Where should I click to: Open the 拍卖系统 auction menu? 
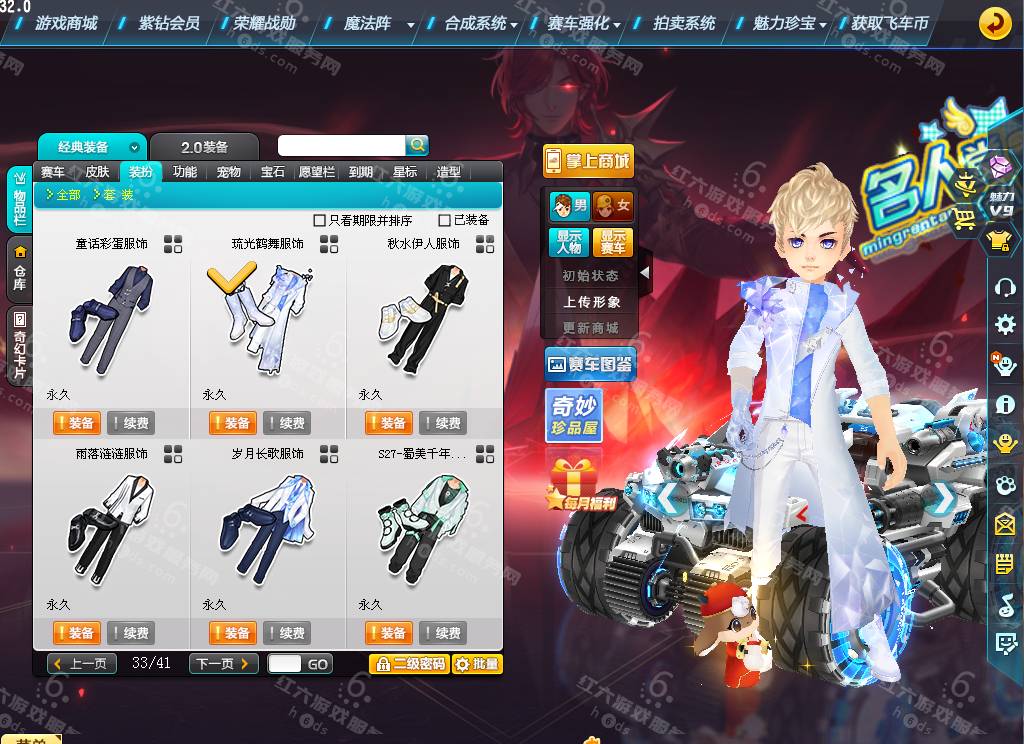tap(684, 23)
